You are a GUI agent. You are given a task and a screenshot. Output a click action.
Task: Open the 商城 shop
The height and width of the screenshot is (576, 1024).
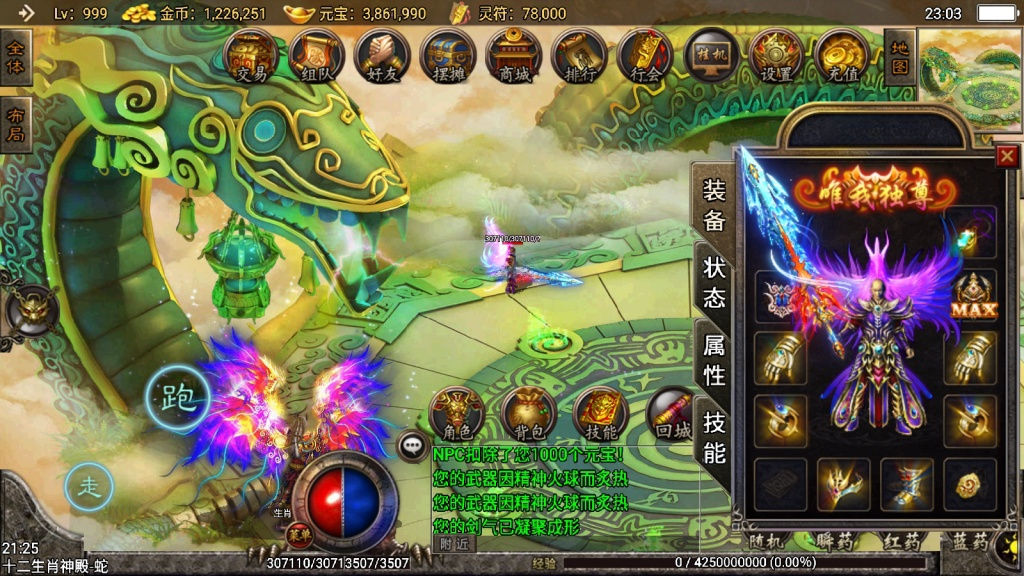click(x=514, y=56)
